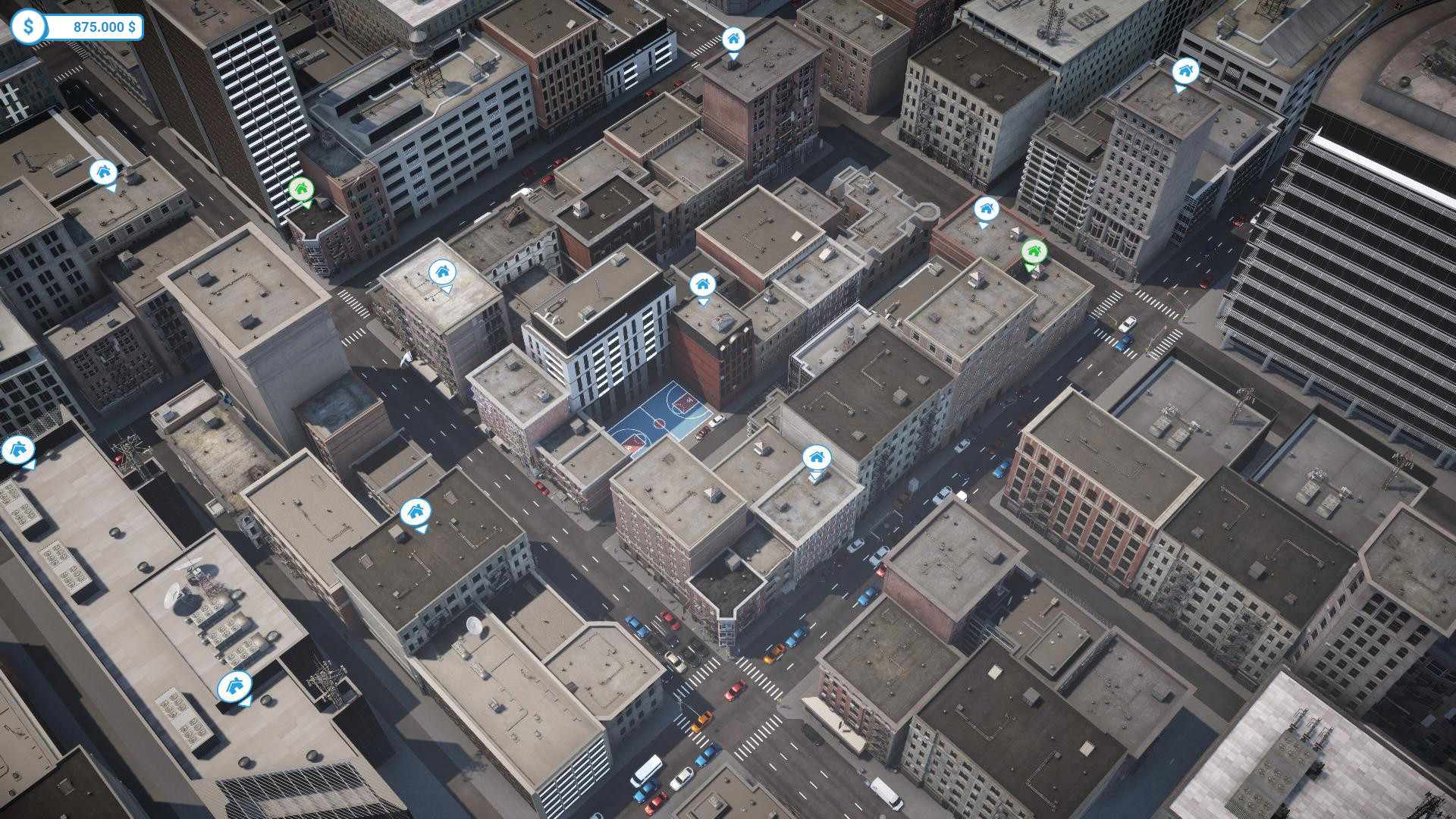This screenshot has width=1456, height=819.
Task: Open the house marker on the dark roof lower-left
Action: click(416, 511)
